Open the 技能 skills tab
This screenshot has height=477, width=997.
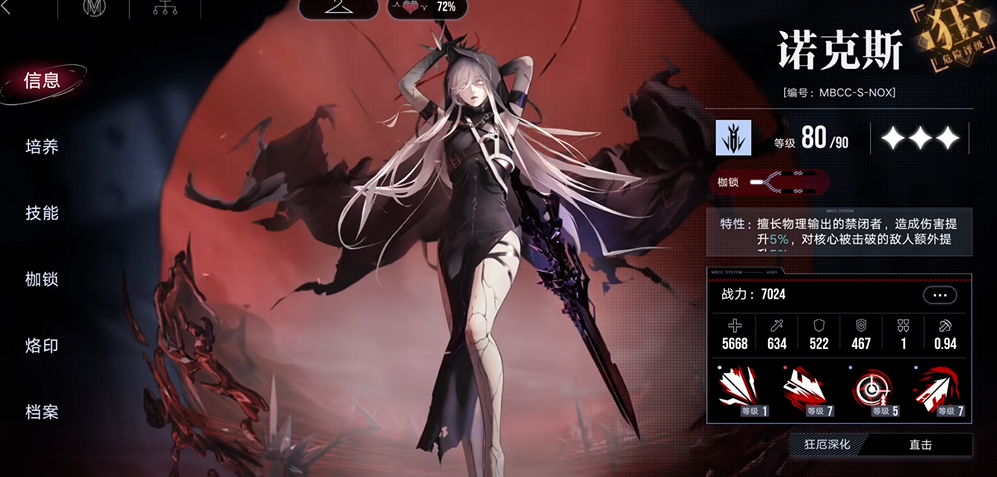[42, 213]
